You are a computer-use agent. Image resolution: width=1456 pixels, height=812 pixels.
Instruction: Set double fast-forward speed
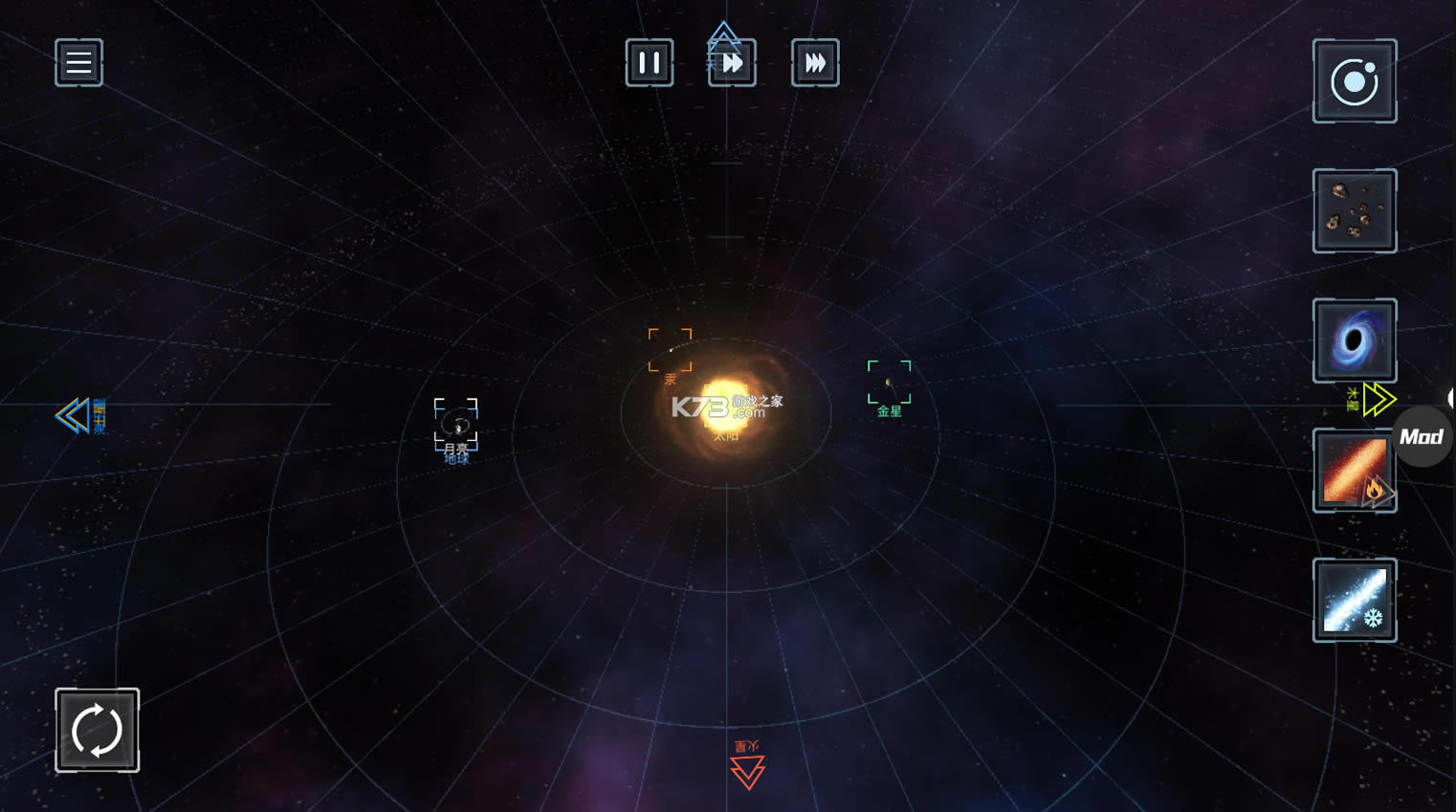[732, 63]
